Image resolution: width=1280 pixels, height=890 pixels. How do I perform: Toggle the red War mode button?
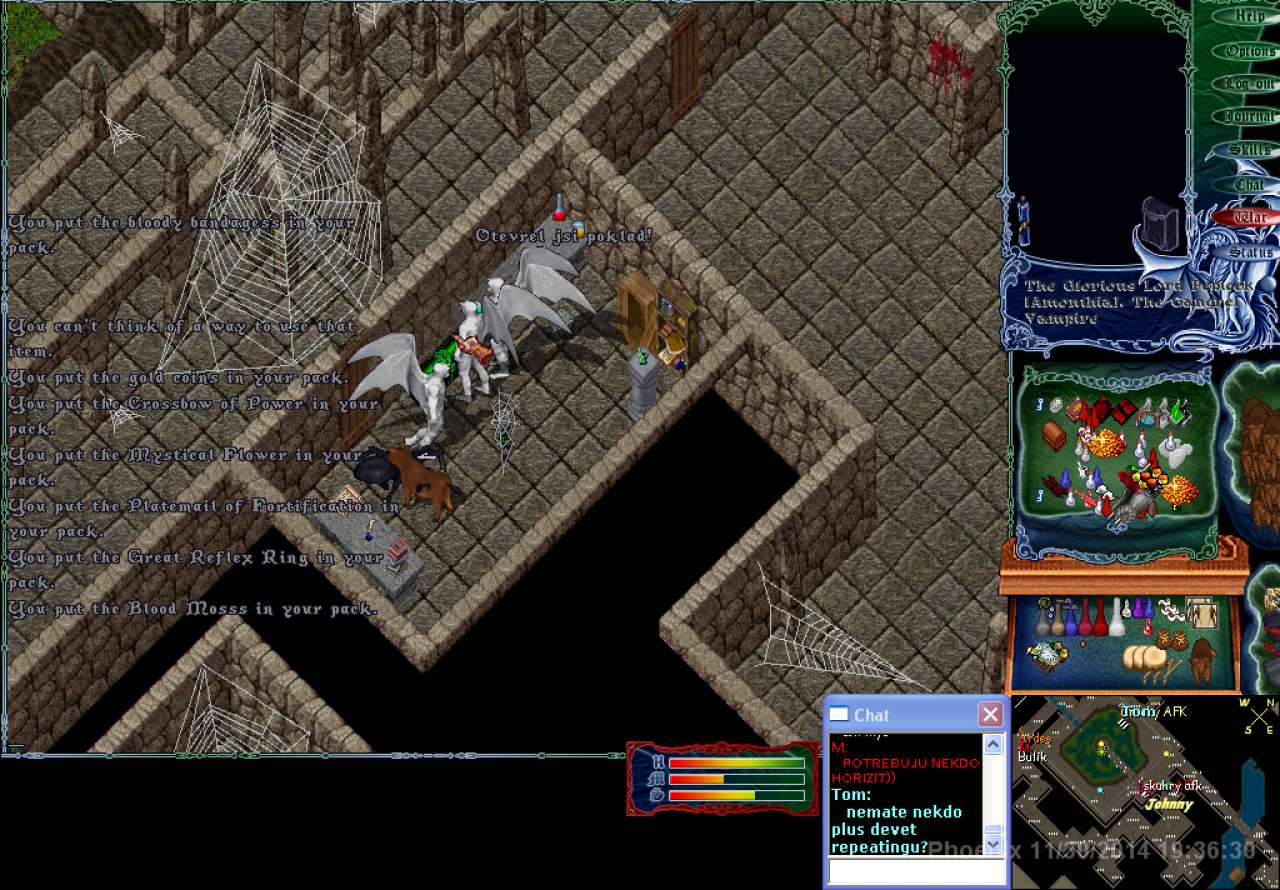[x=1249, y=217]
